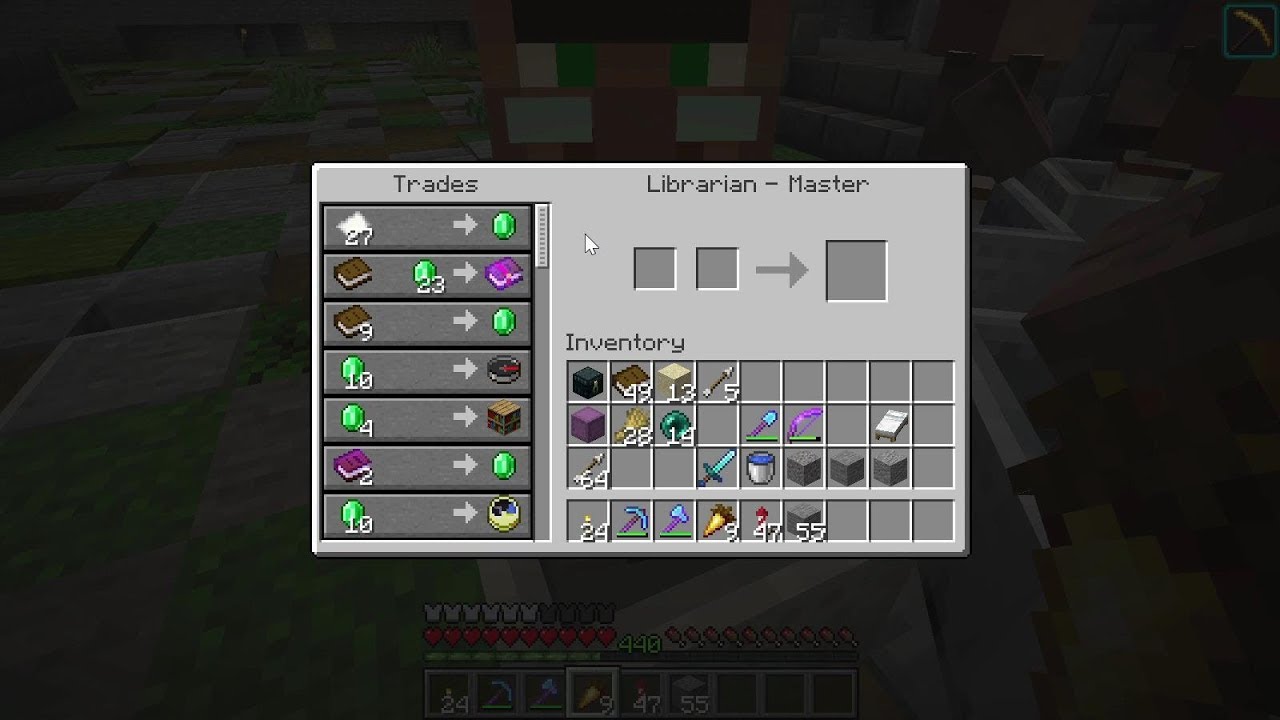This screenshot has height=720, width=1280.
Task: Pick up the diamond sword from inventory
Action: pyautogui.click(x=717, y=467)
